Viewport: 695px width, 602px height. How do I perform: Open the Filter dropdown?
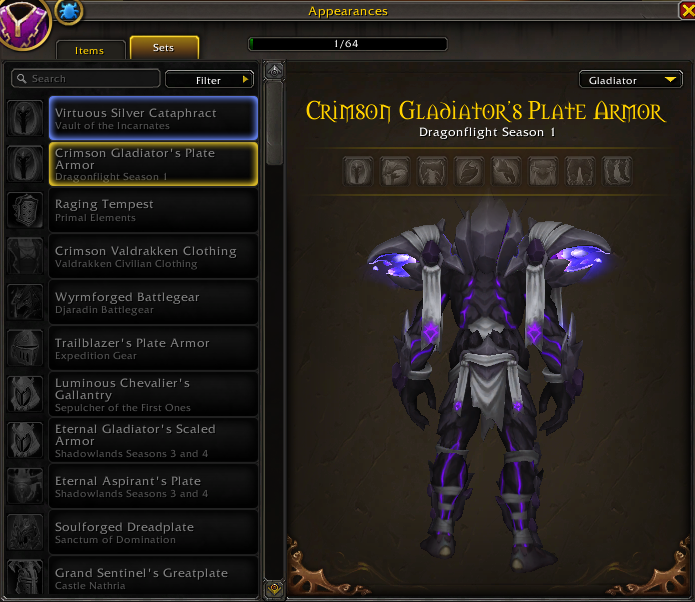pos(209,80)
